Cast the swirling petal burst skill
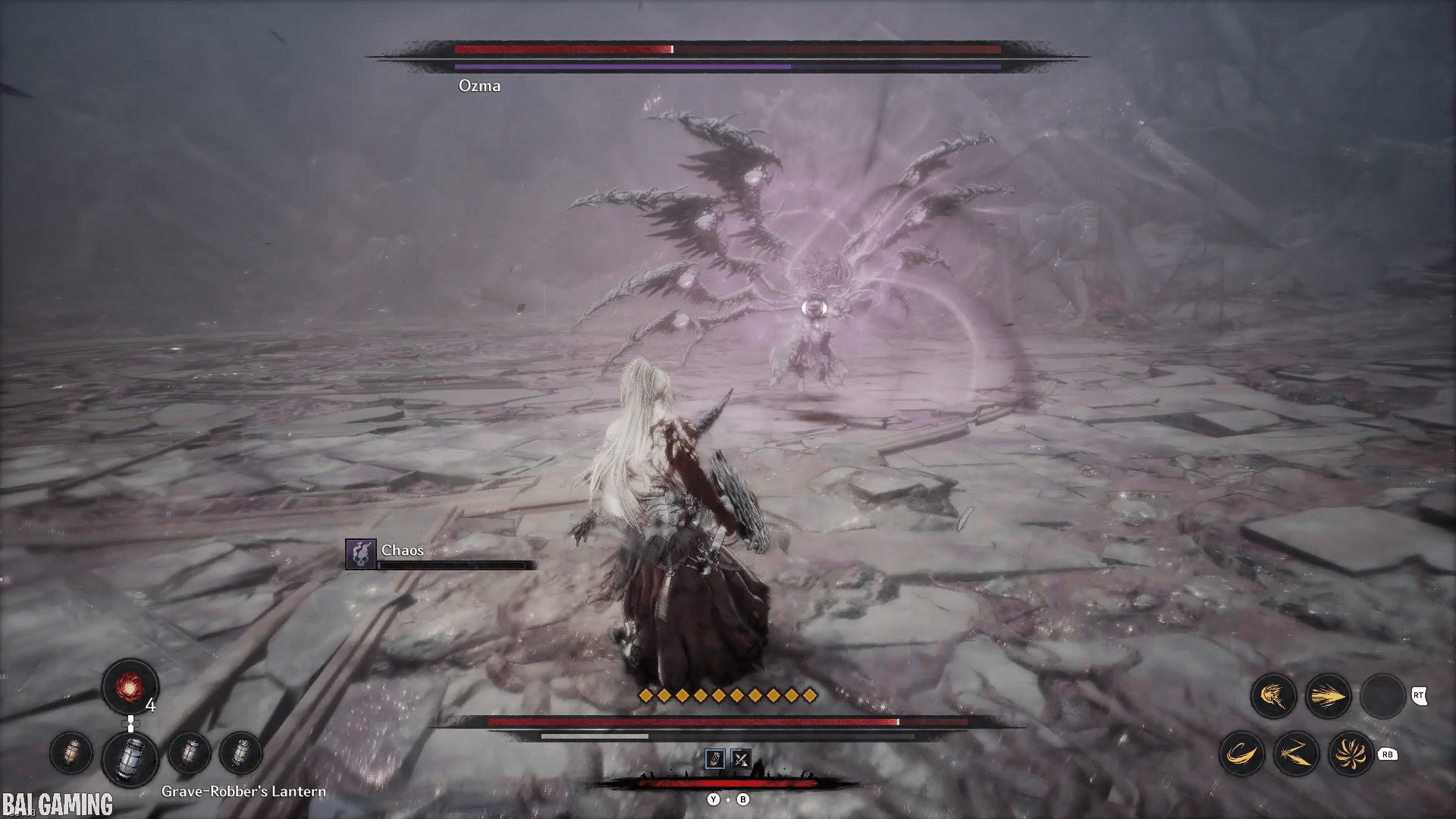The width and height of the screenshot is (1456, 819). tap(1351, 754)
